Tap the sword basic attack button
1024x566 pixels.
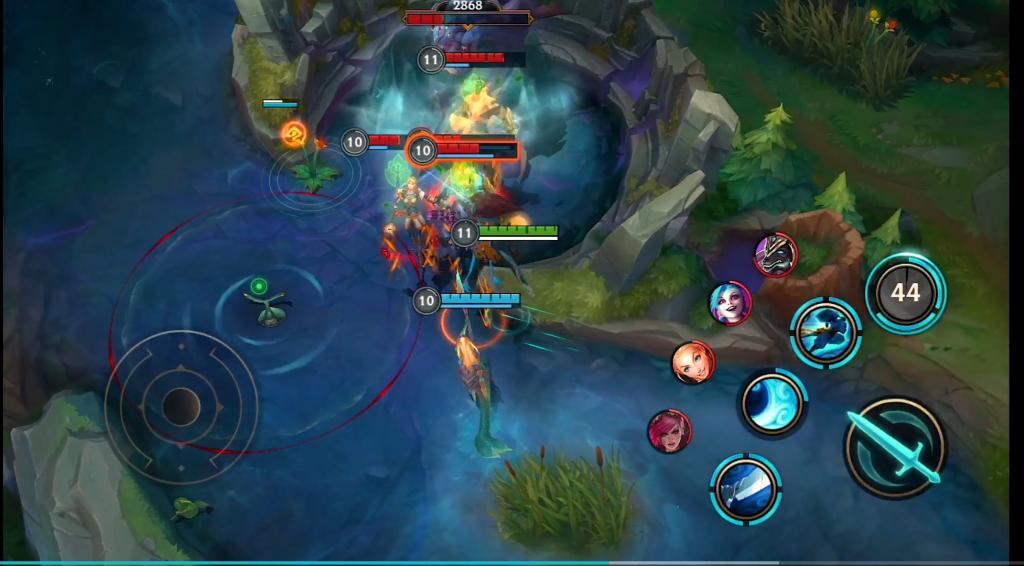(894, 447)
